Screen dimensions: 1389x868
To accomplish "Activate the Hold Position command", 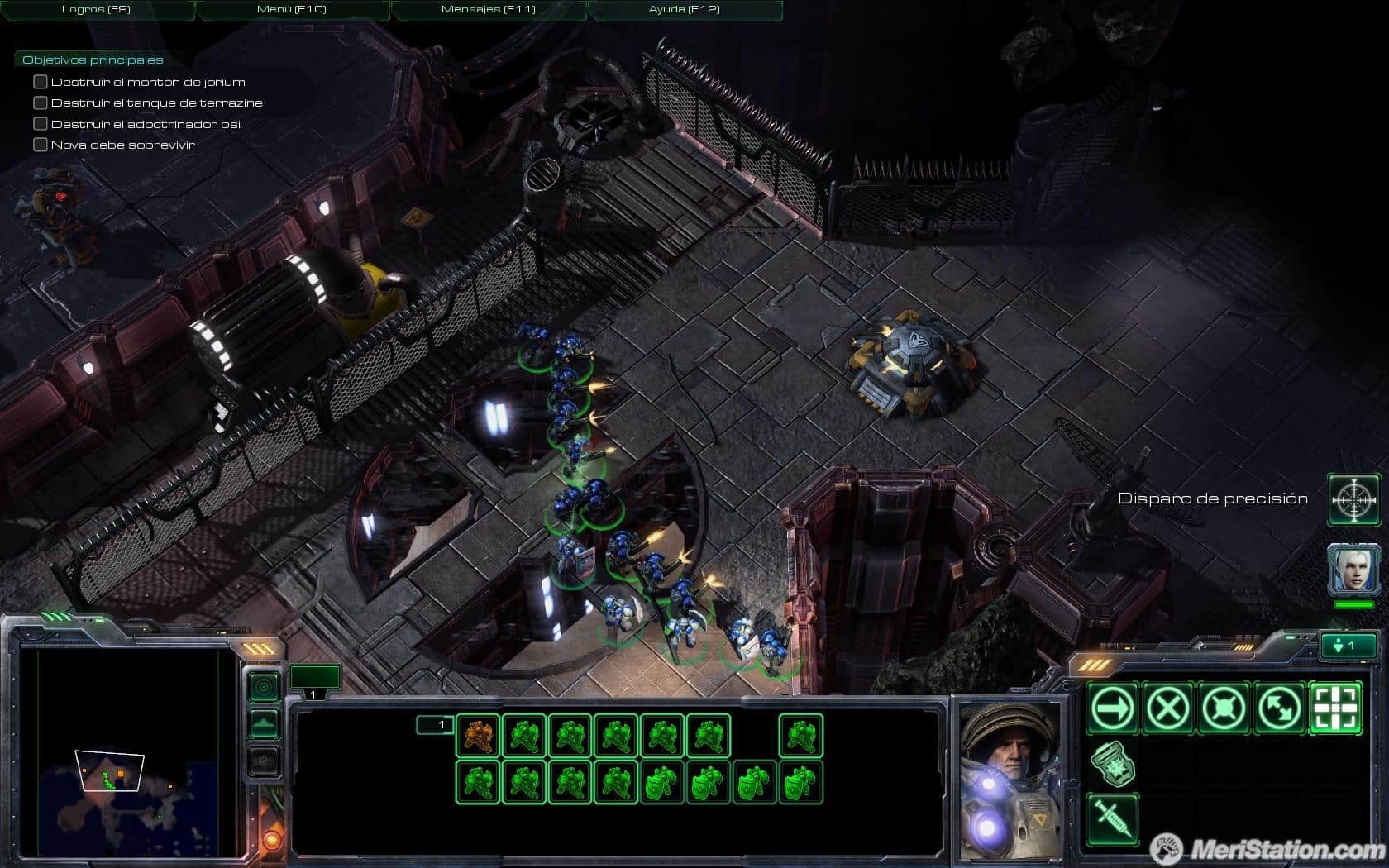I will pos(1224,708).
